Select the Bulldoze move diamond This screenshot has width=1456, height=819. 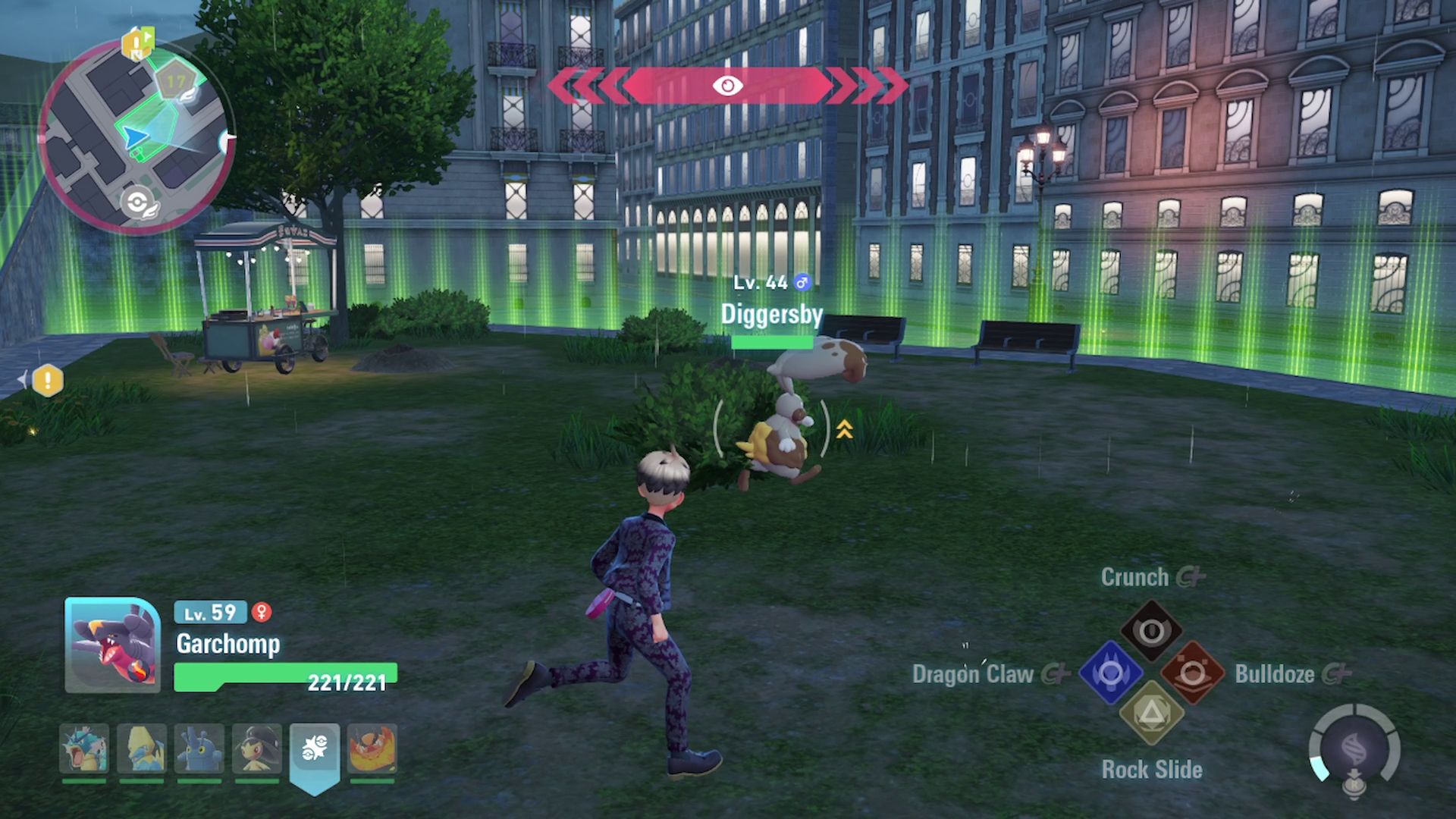[x=1192, y=673]
